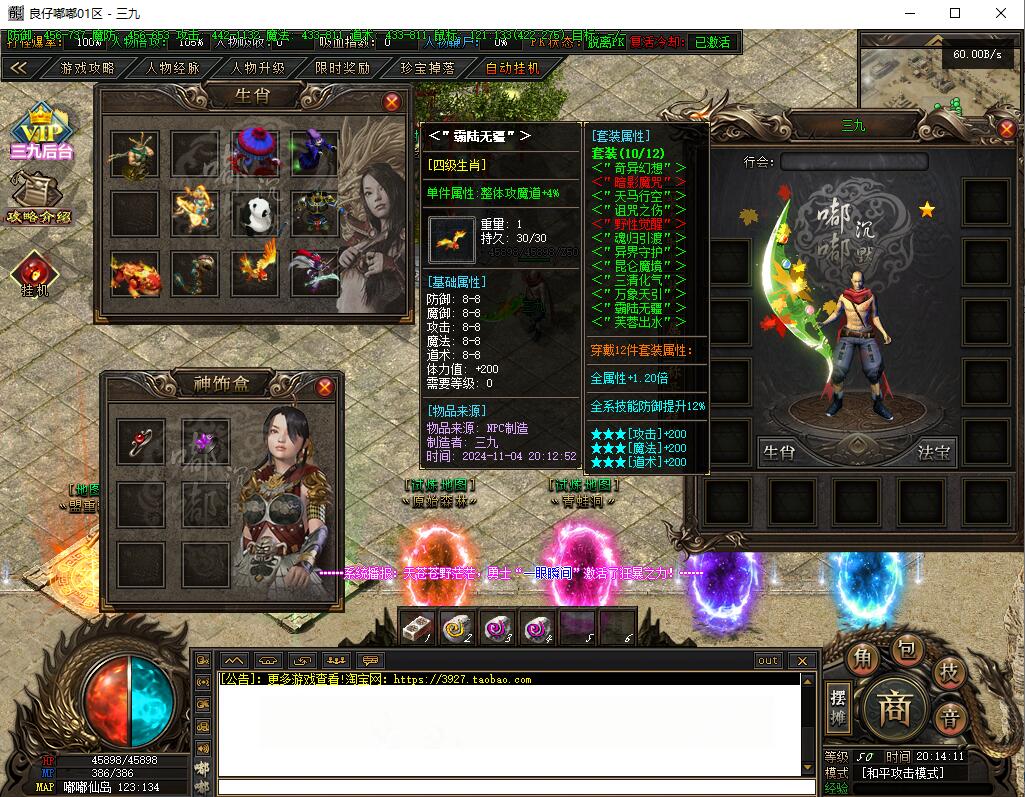Open the 人物升级 character upgrade menu
The width and height of the screenshot is (1025, 797).
tap(258, 68)
